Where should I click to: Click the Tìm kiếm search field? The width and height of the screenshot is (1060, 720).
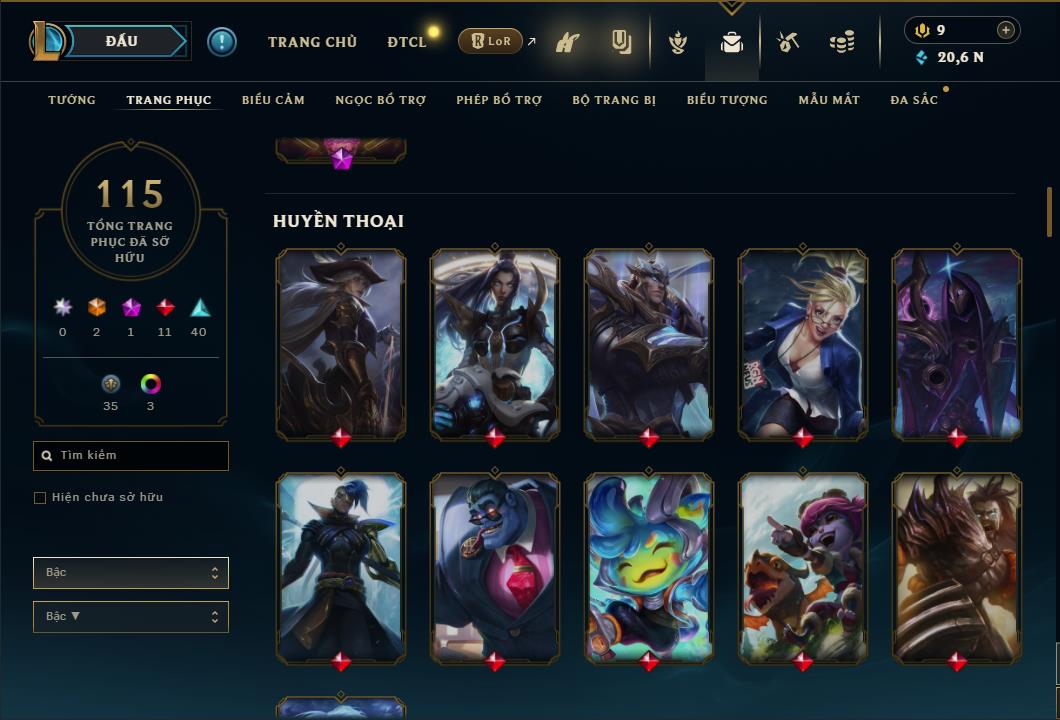[131, 456]
